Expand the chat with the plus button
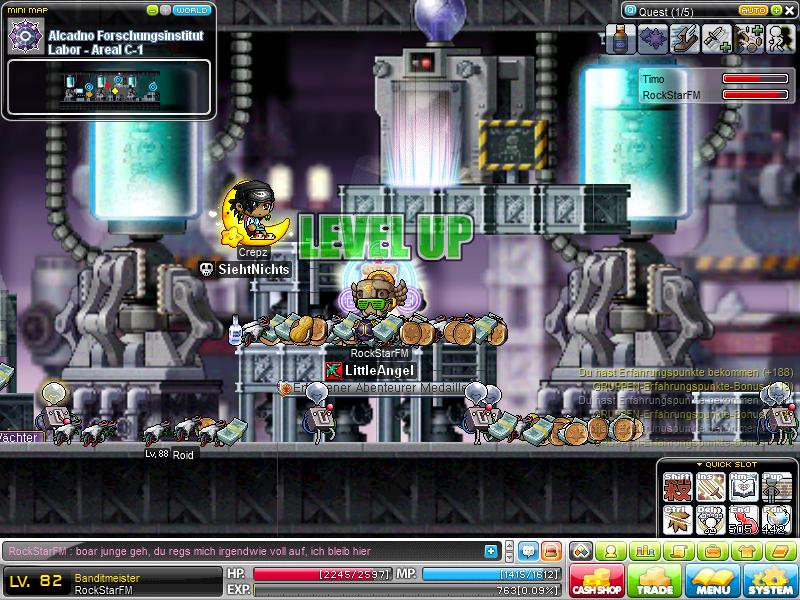The width and height of the screenshot is (800, 600). coord(491,550)
